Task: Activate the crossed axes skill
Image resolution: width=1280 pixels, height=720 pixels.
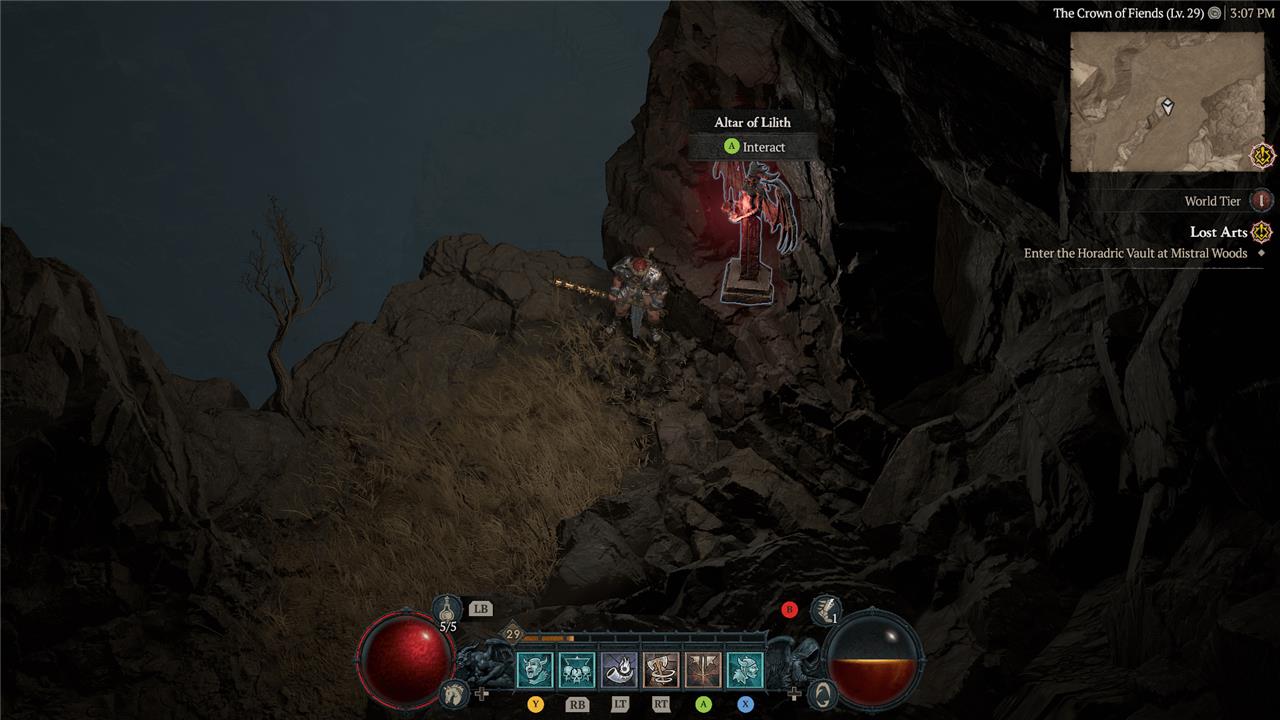Action: point(703,670)
